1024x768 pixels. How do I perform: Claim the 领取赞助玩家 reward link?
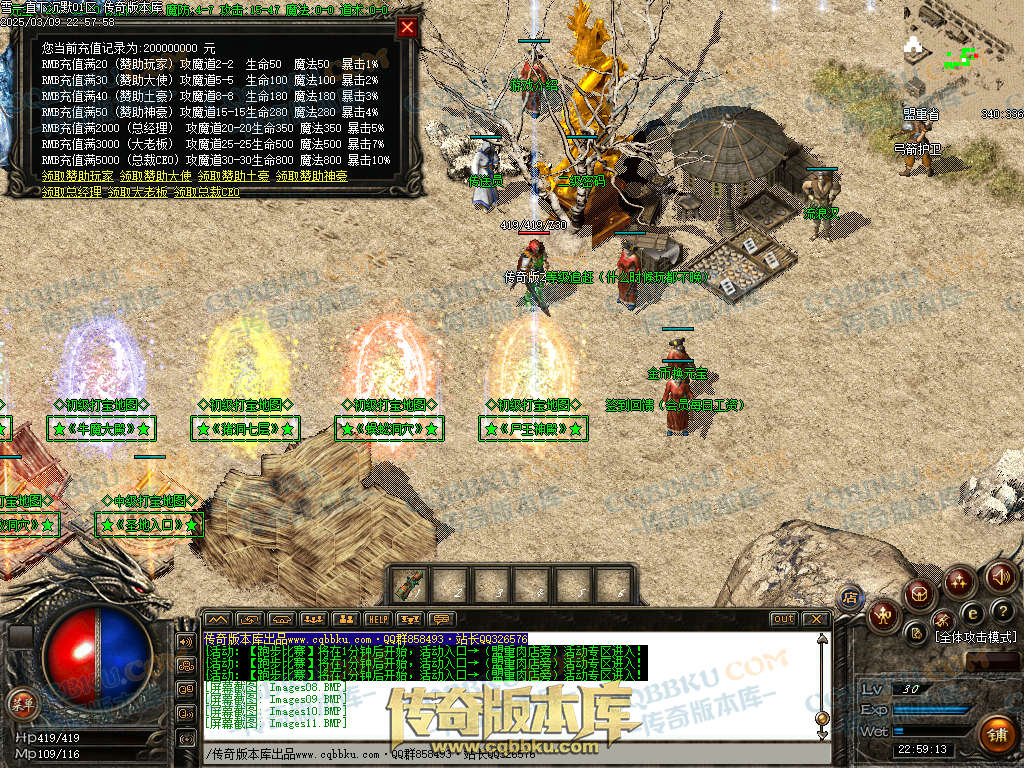tap(77, 176)
